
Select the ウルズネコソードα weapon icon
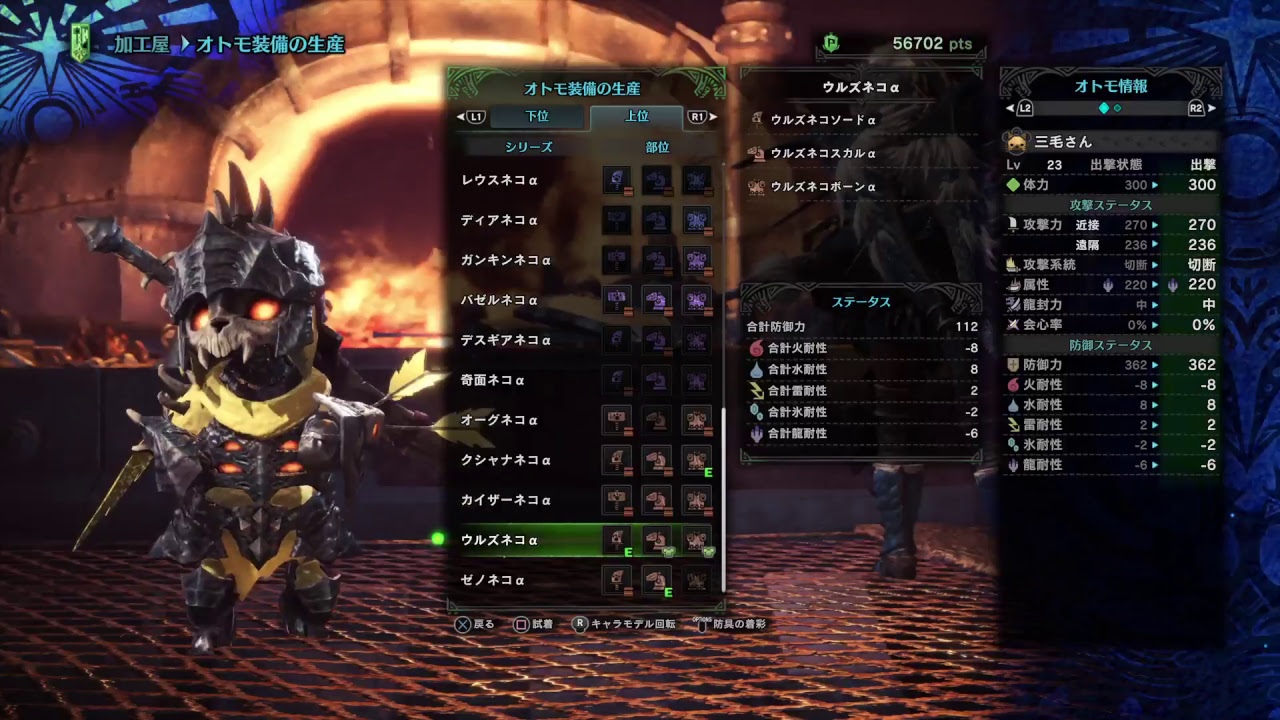[x=757, y=118]
